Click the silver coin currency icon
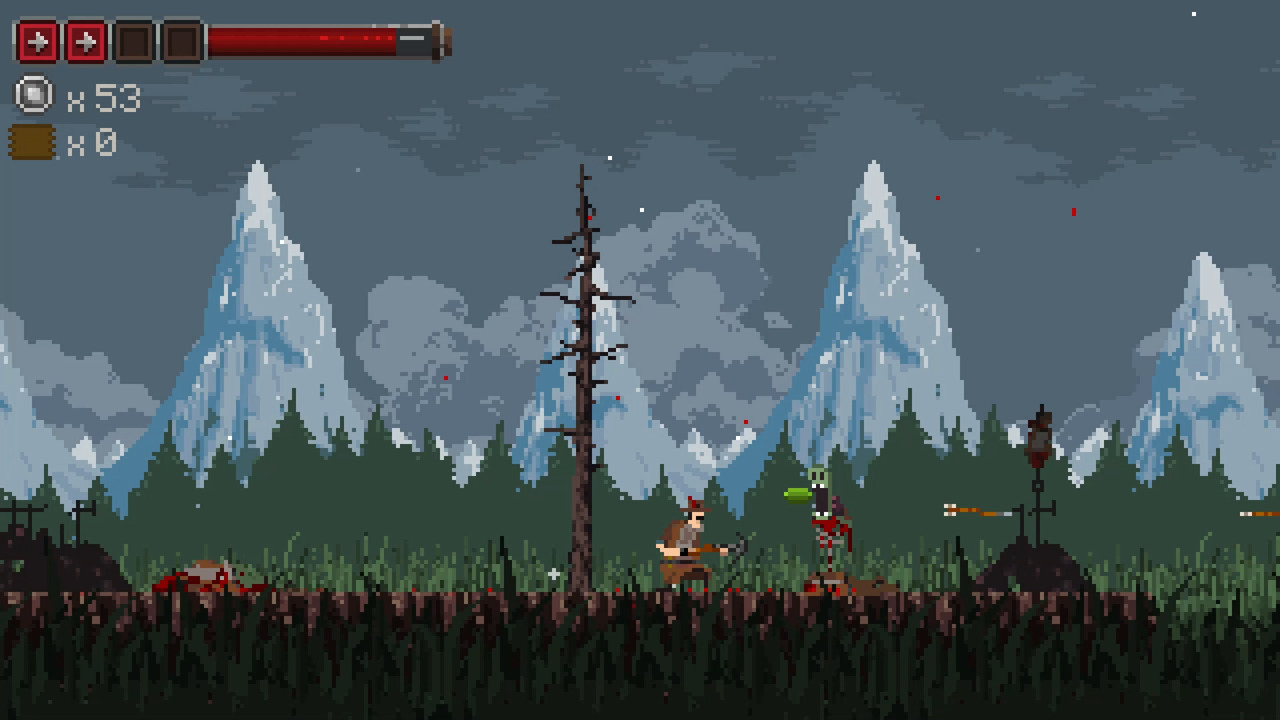Image resolution: width=1280 pixels, height=720 pixels. [x=34, y=96]
